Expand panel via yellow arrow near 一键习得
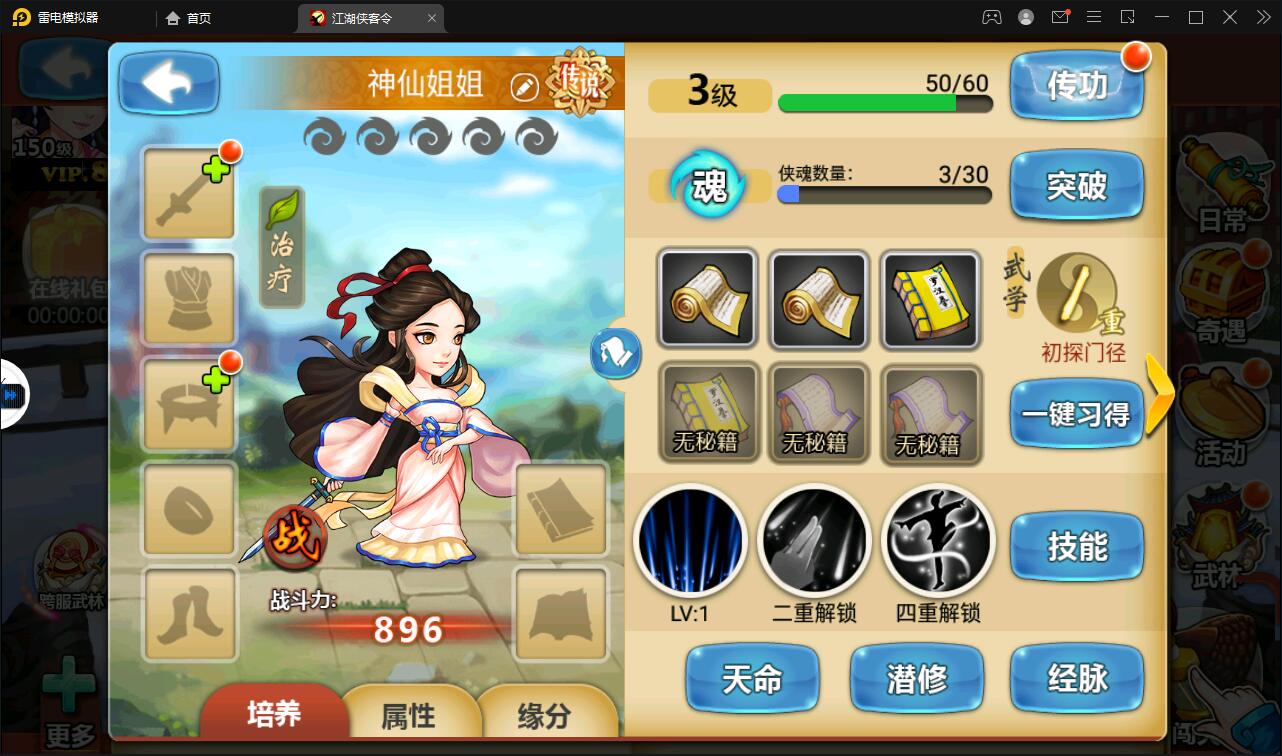This screenshot has width=1282, height=756. coord(1160,395)
